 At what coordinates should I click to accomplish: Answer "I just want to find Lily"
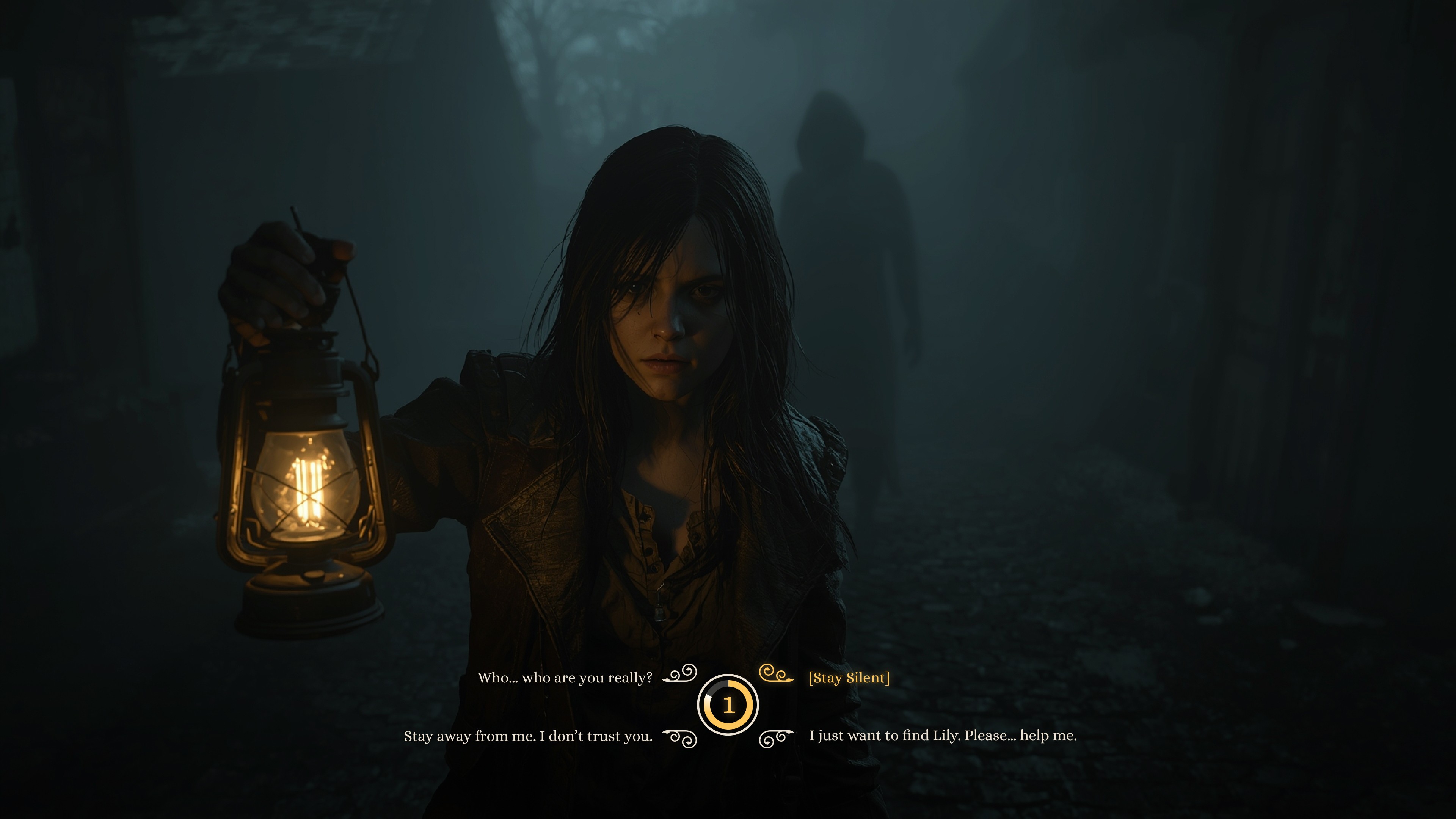[x=942, y=735]
